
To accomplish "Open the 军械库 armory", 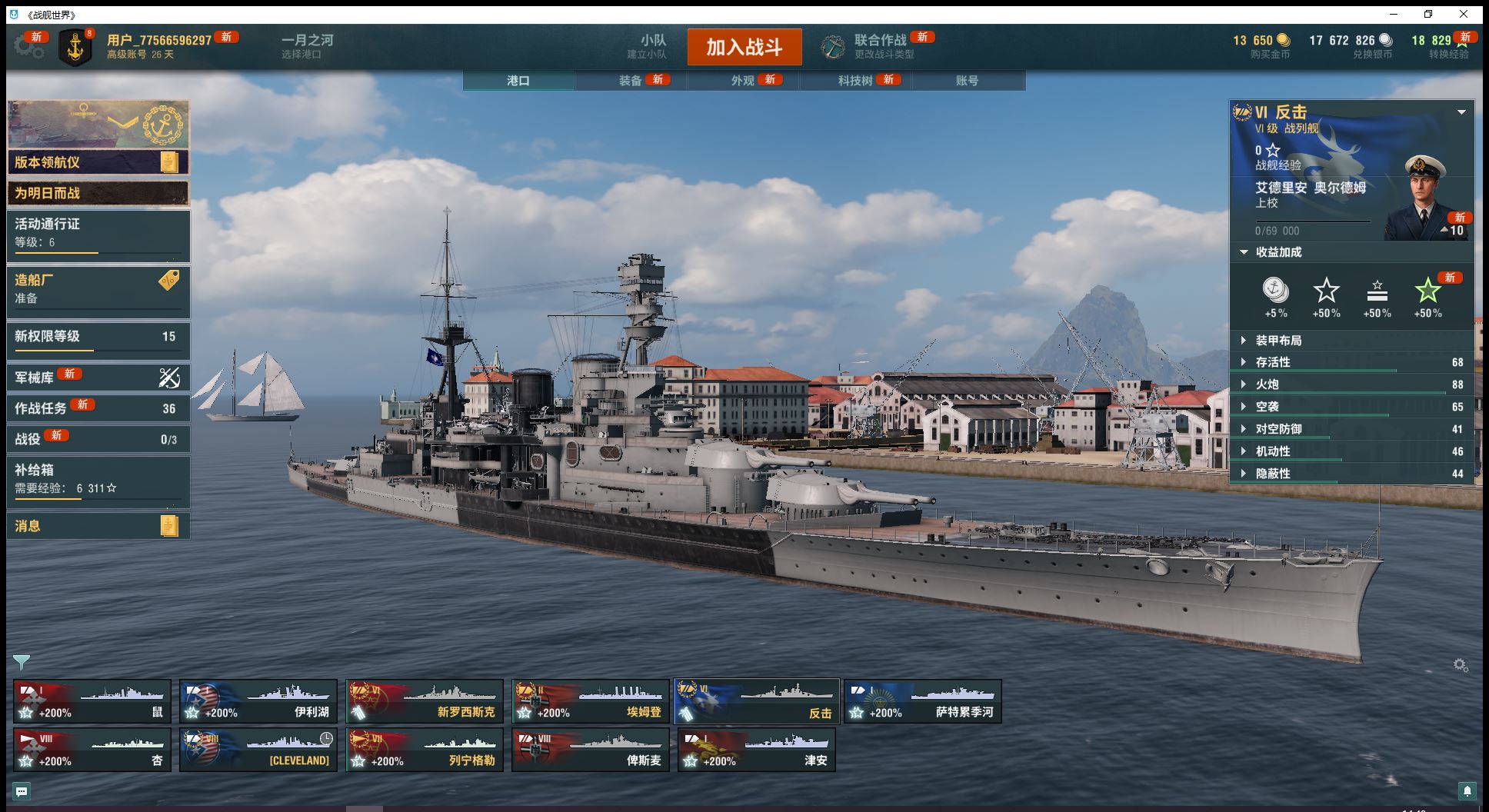I will [98, 378].
